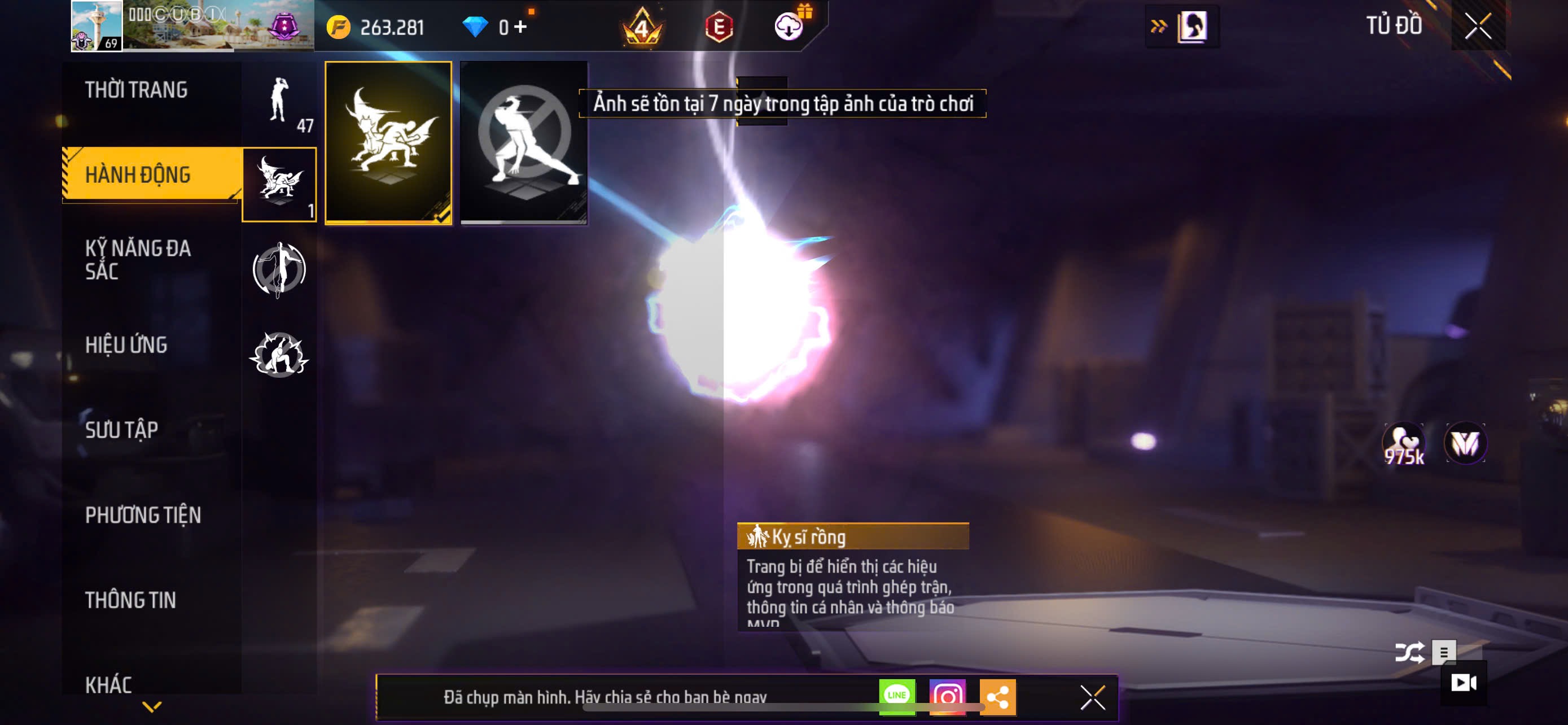The width and height of the screenshot is (1568, 725).
Task: Dismiss the screenshot share banner
Action: point(1093,697)
